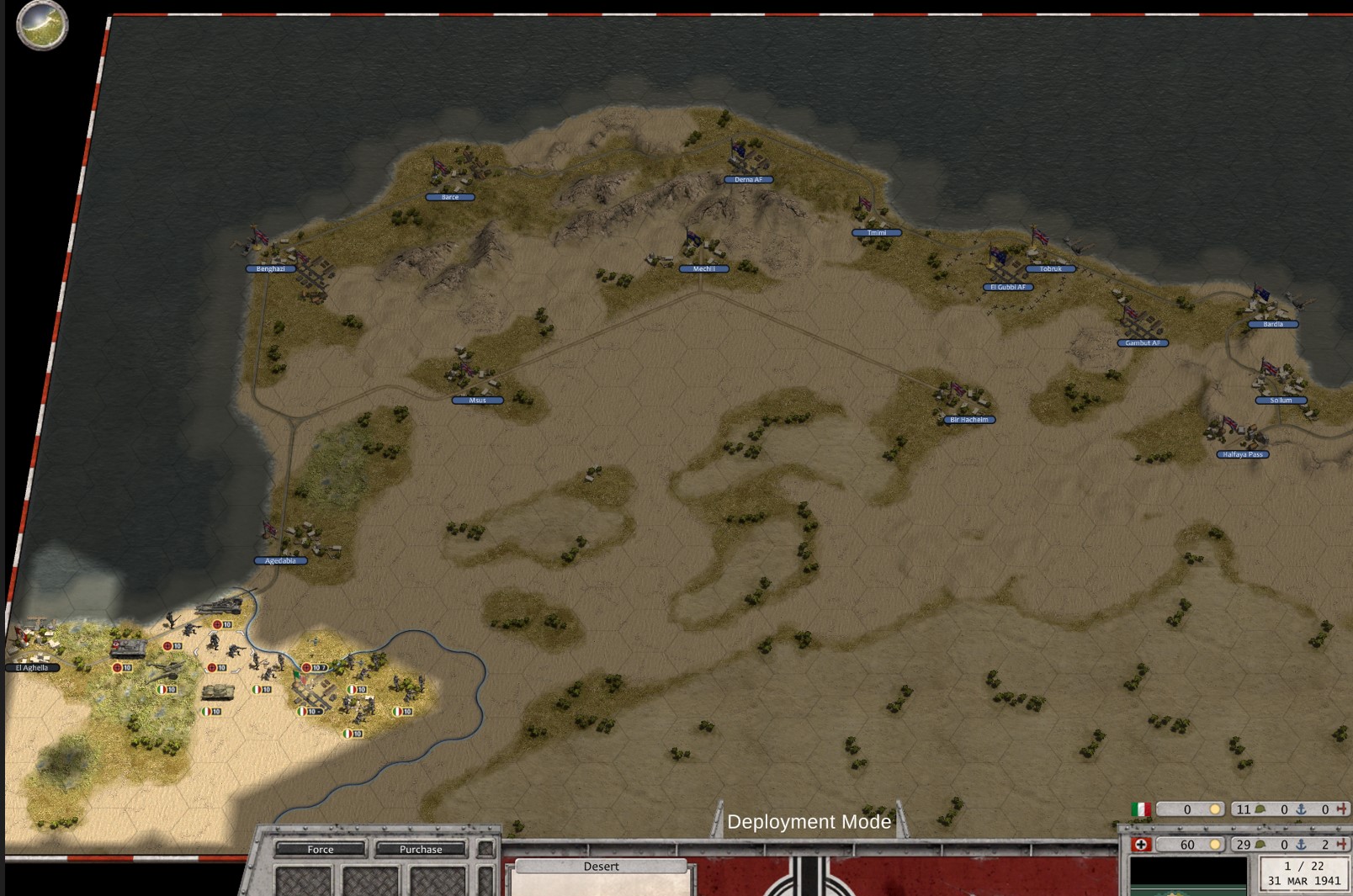The width and height of the screenshot is (1353, 896).
Task: Open the Purchase panel
Action: (420, 849)
